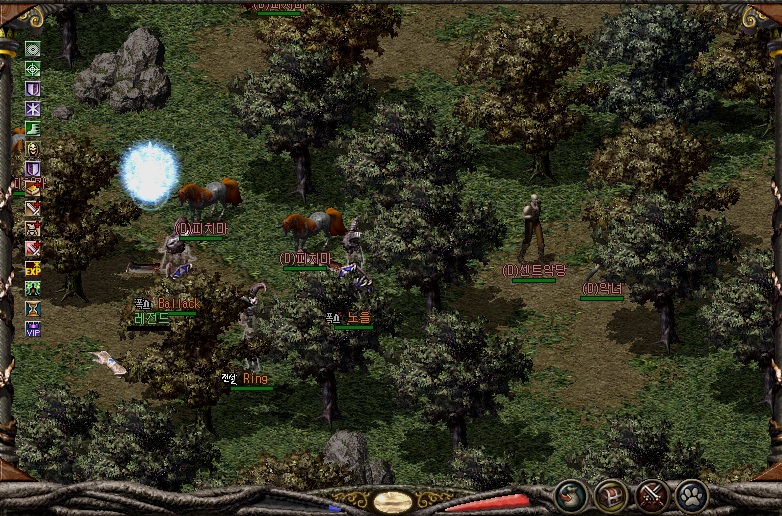The image size is (782, 516).
Task: Select the golden book buff icon
Action: [x=33, y=188]
